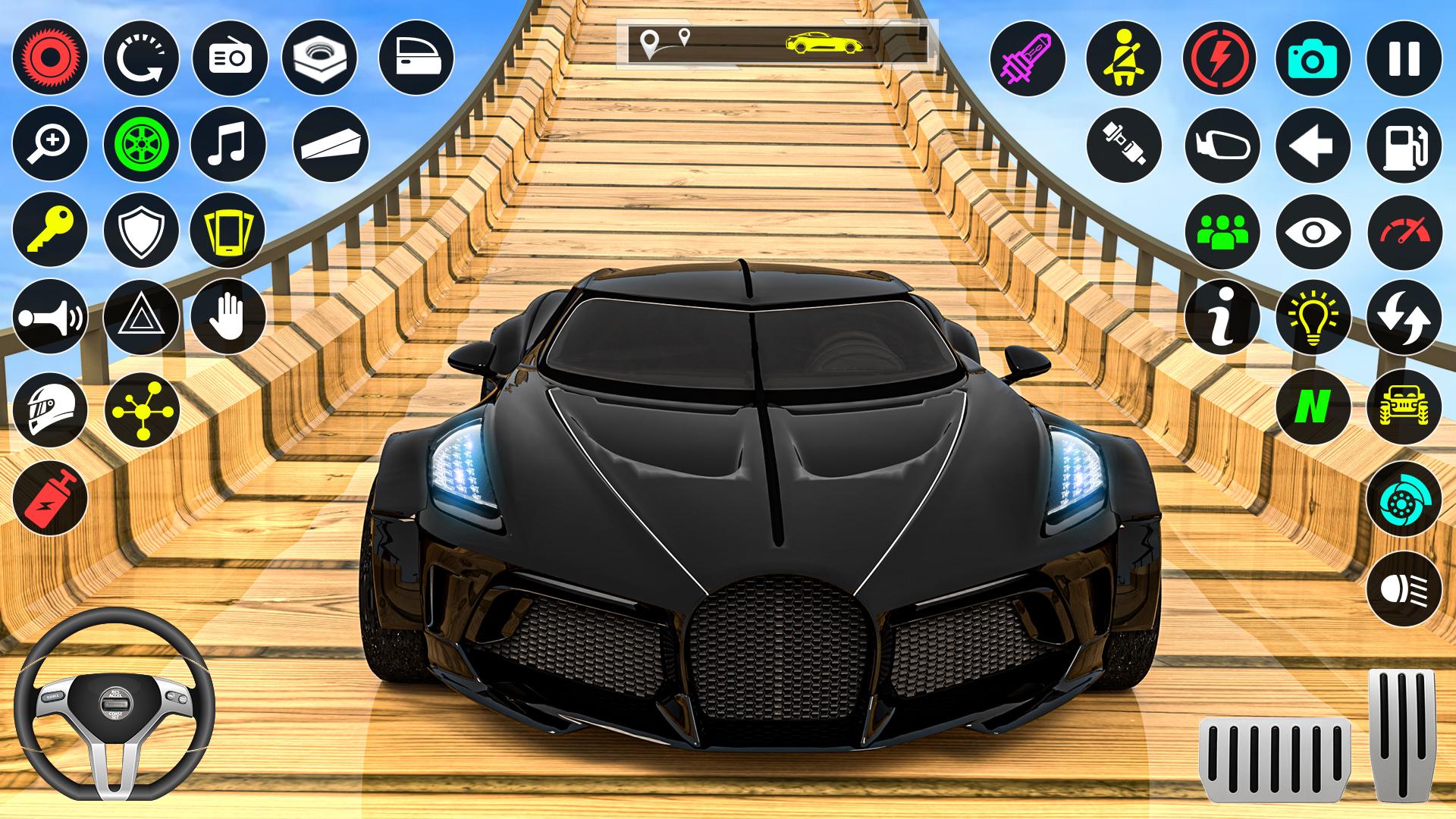Sound the horn button
Viewport: 1456px width, 819px height.
(50, 316)
